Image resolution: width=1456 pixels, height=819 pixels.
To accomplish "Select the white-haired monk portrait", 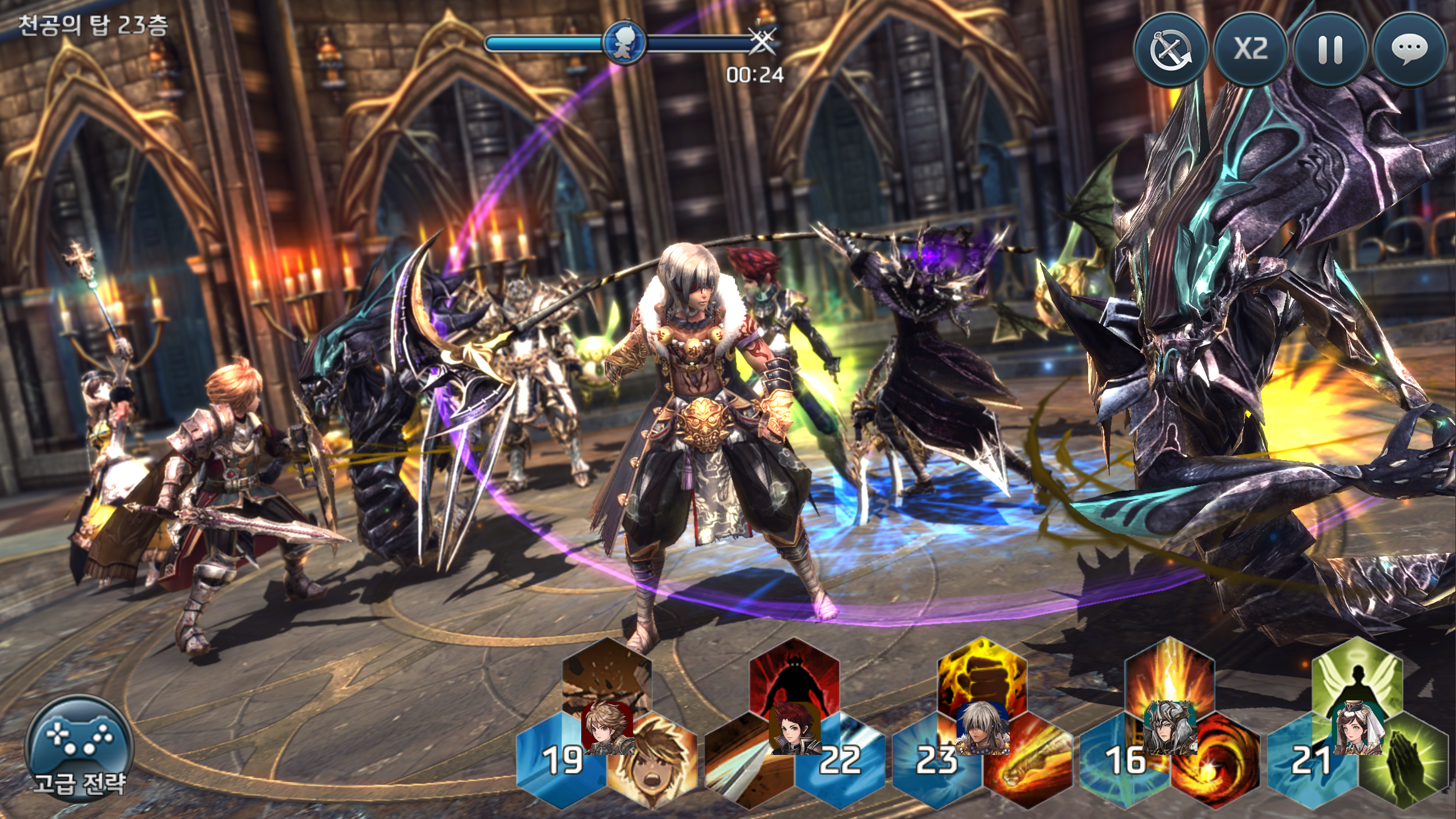I will (982, 728).
